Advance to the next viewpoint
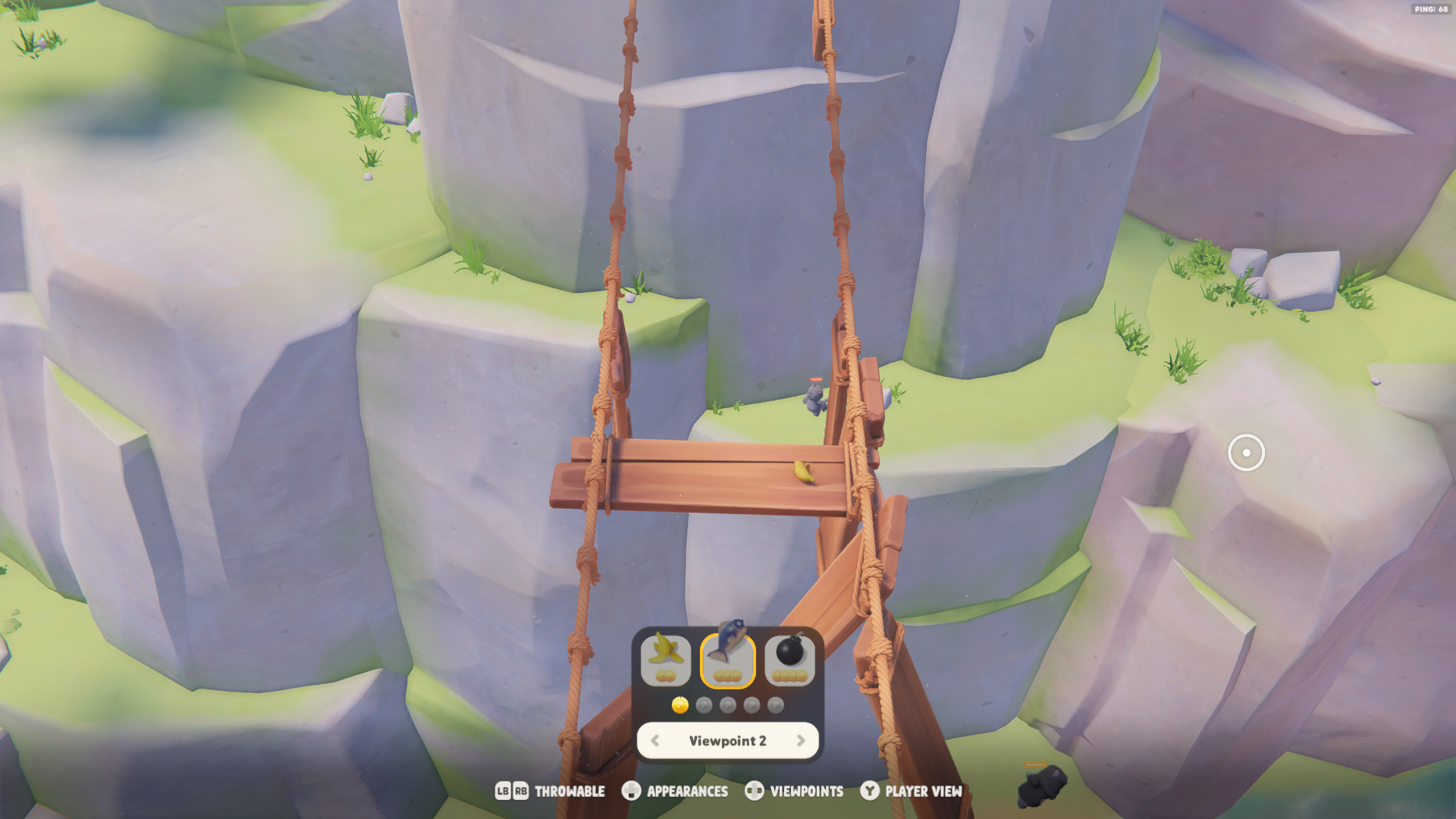Screen dimensions: 1456x819 801,741
